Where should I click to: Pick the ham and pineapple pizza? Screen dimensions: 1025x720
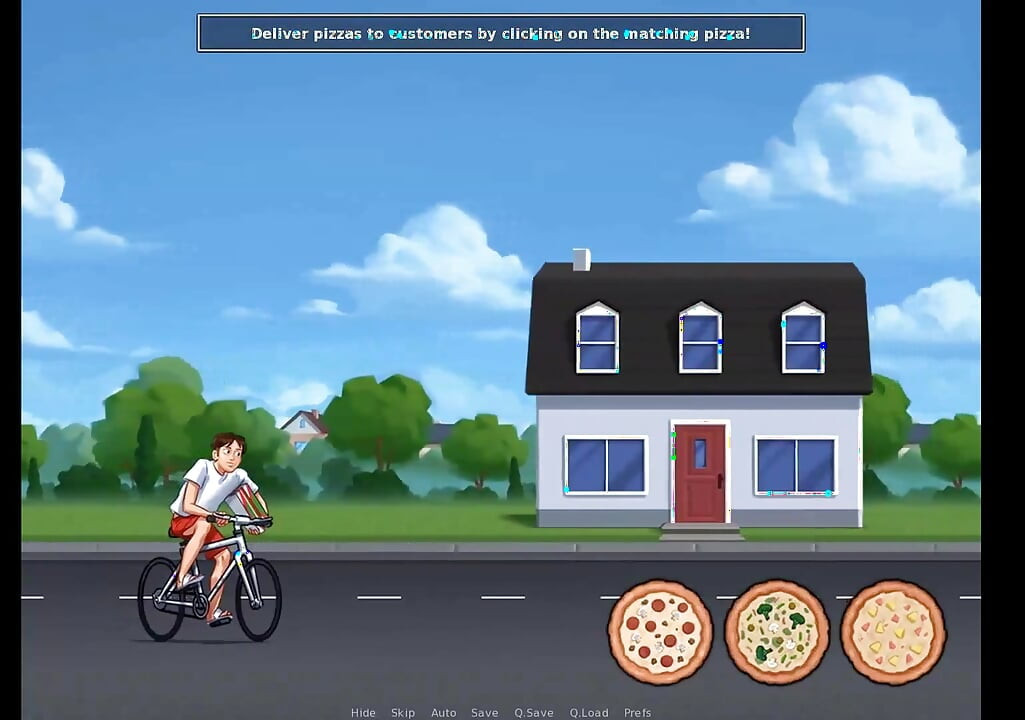(x=893, y=632)
